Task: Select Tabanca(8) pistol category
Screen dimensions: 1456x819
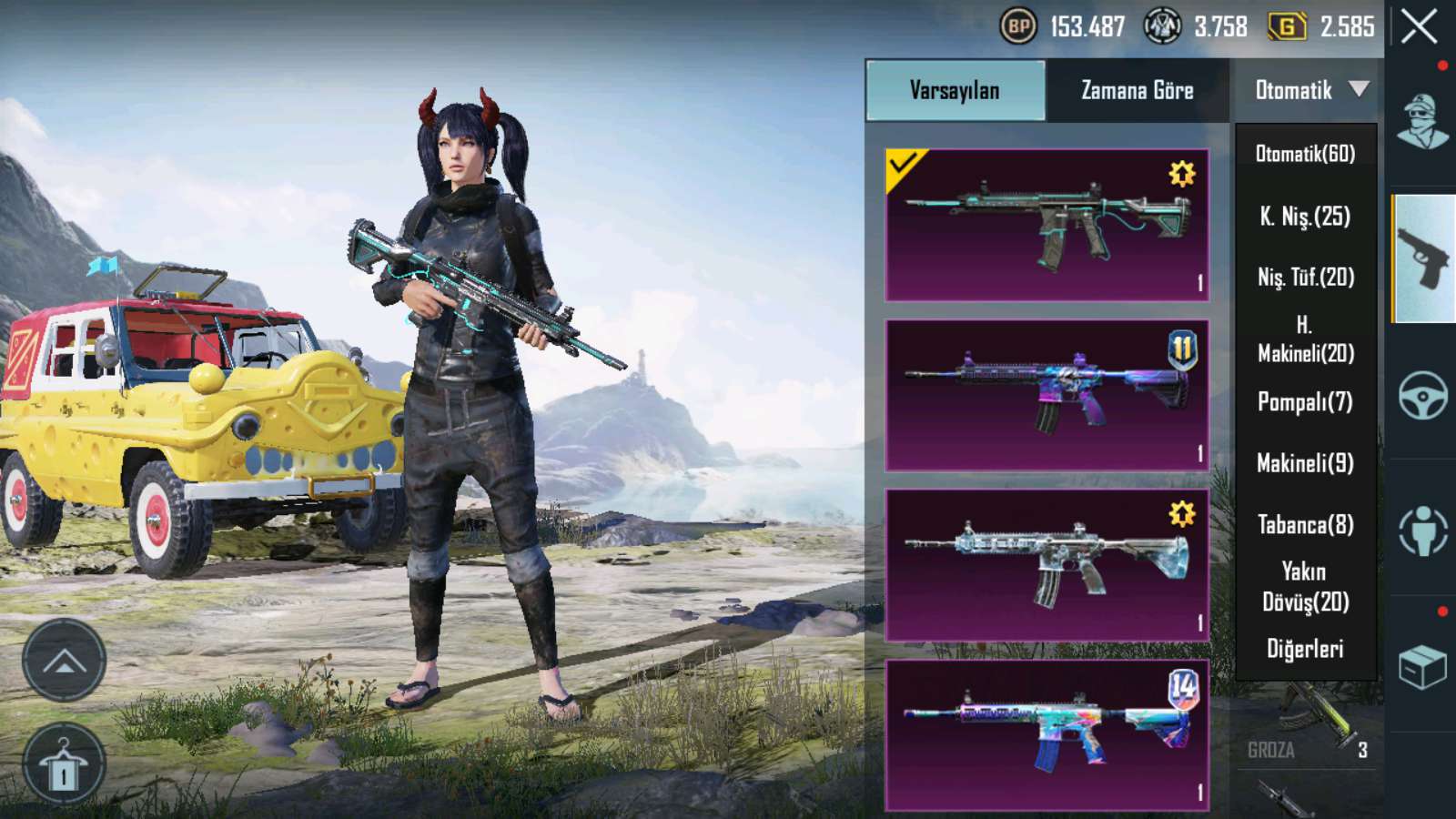Action: click(1305, 524)
